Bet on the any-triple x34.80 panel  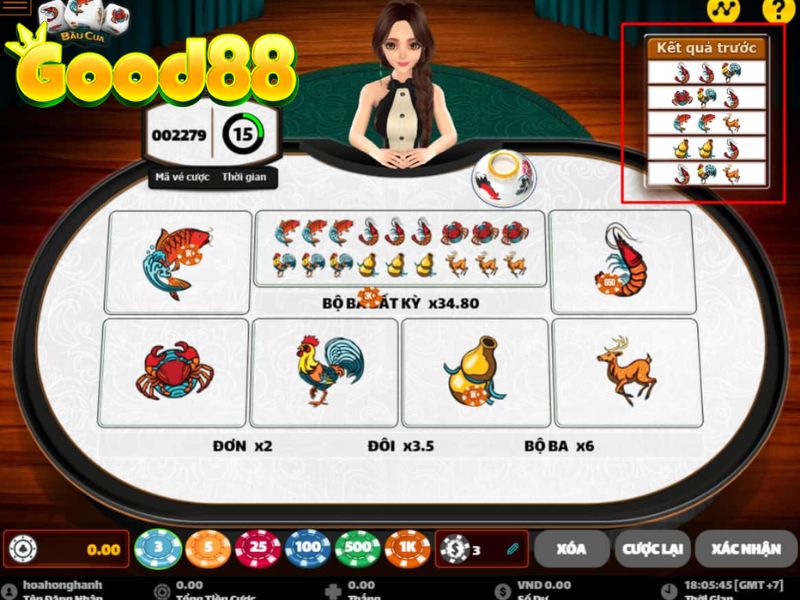(x=400, y=262)
